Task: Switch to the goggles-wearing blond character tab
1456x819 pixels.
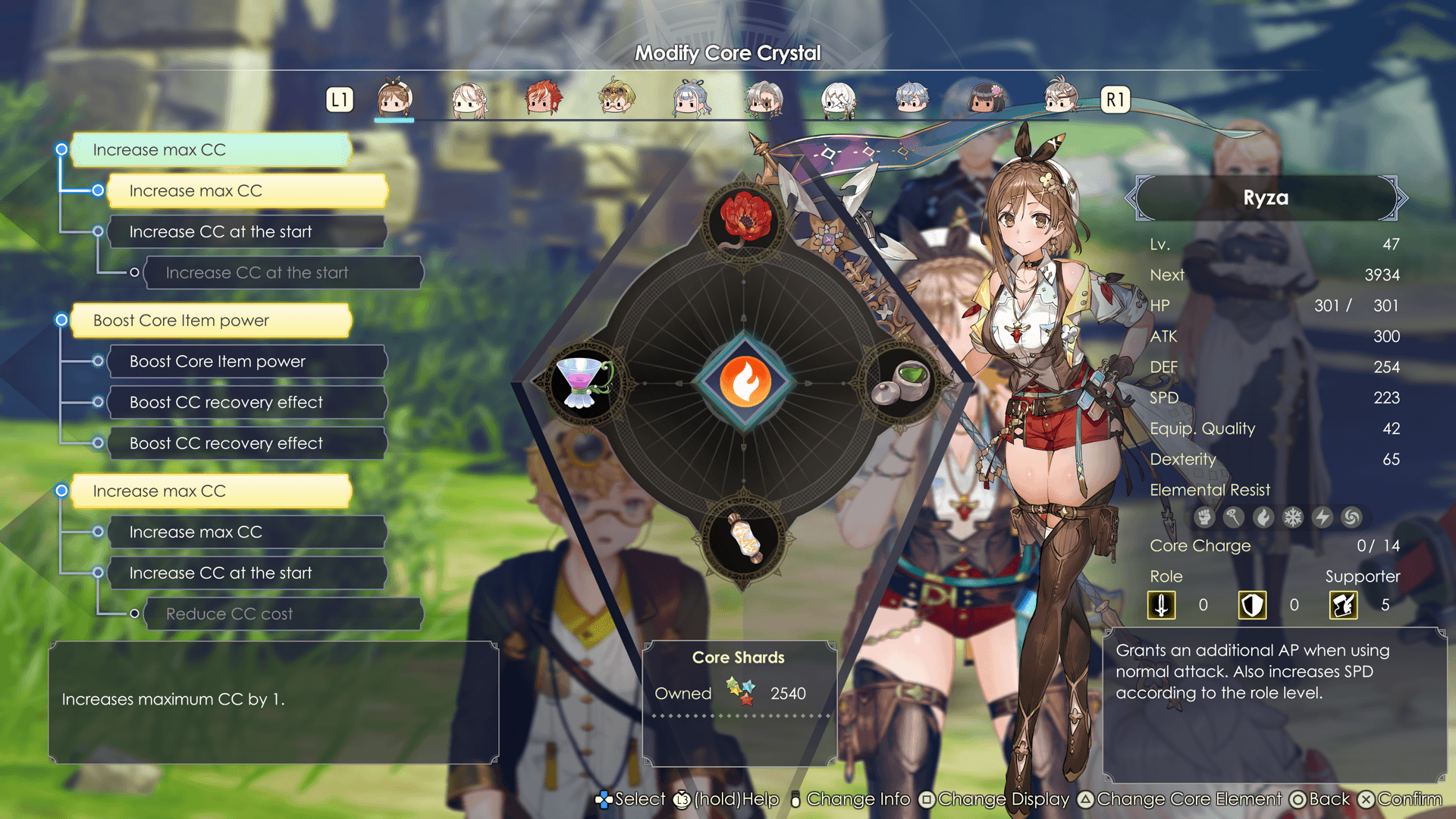Action: click(x=617, y=99)
